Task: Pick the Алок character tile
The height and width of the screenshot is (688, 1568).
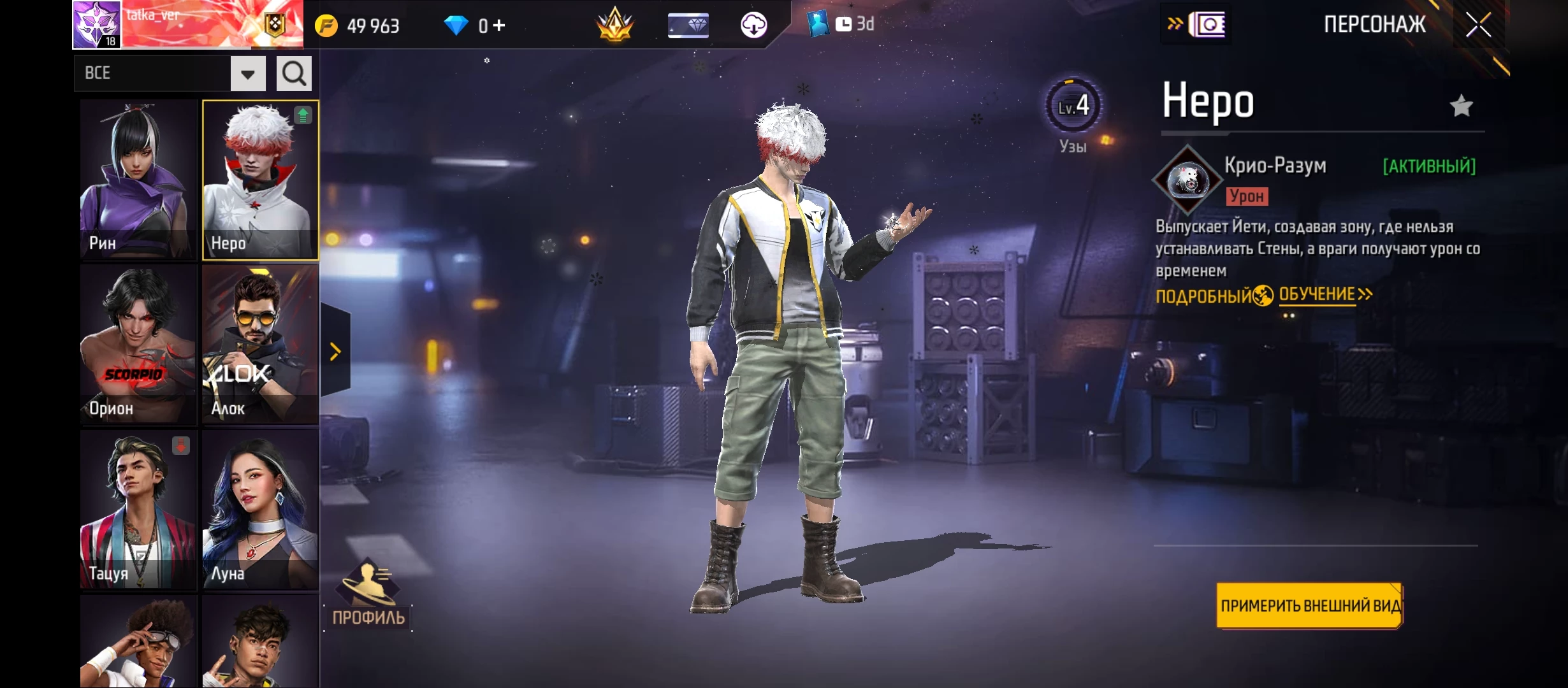Action: tap(260, 345)
